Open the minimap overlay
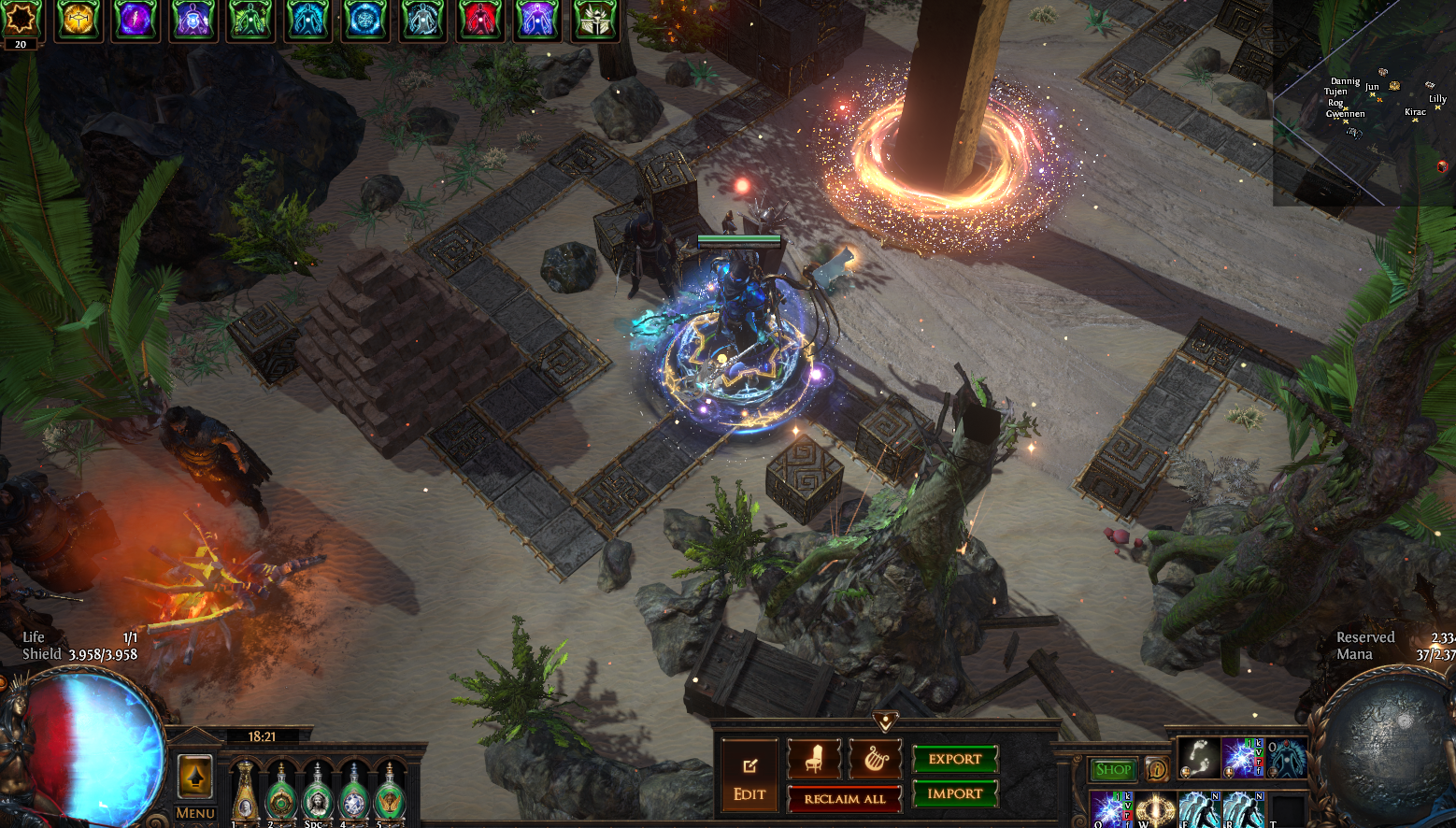The width and height of the screenshot is (1456, 828). [1364, 103]
